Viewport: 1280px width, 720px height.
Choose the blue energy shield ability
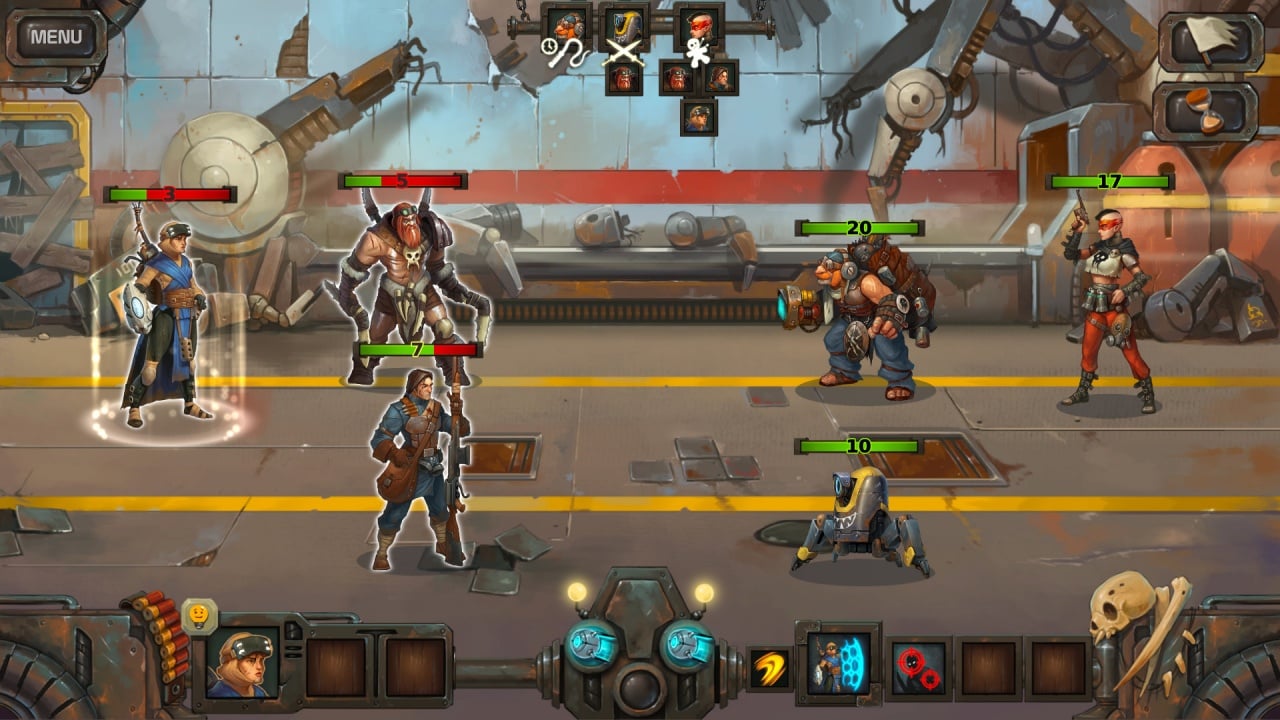coord(838,662)
